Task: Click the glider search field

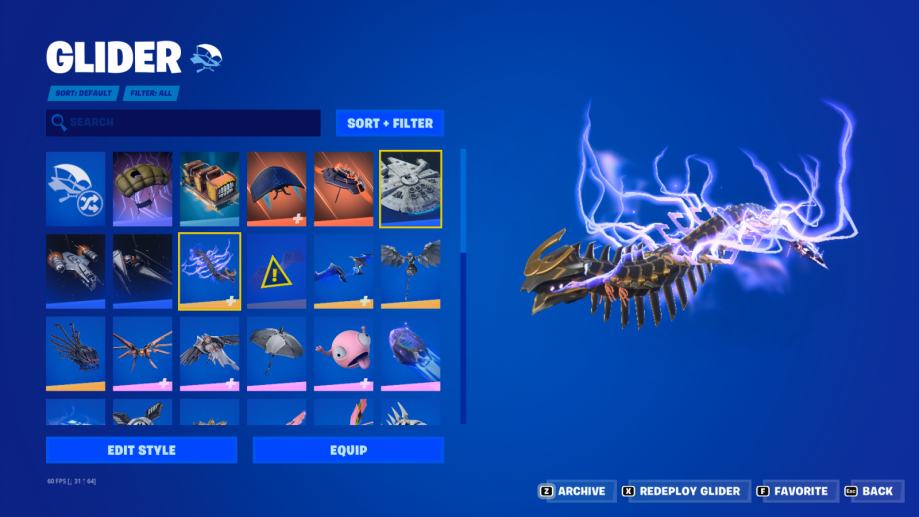Action: 183,123
